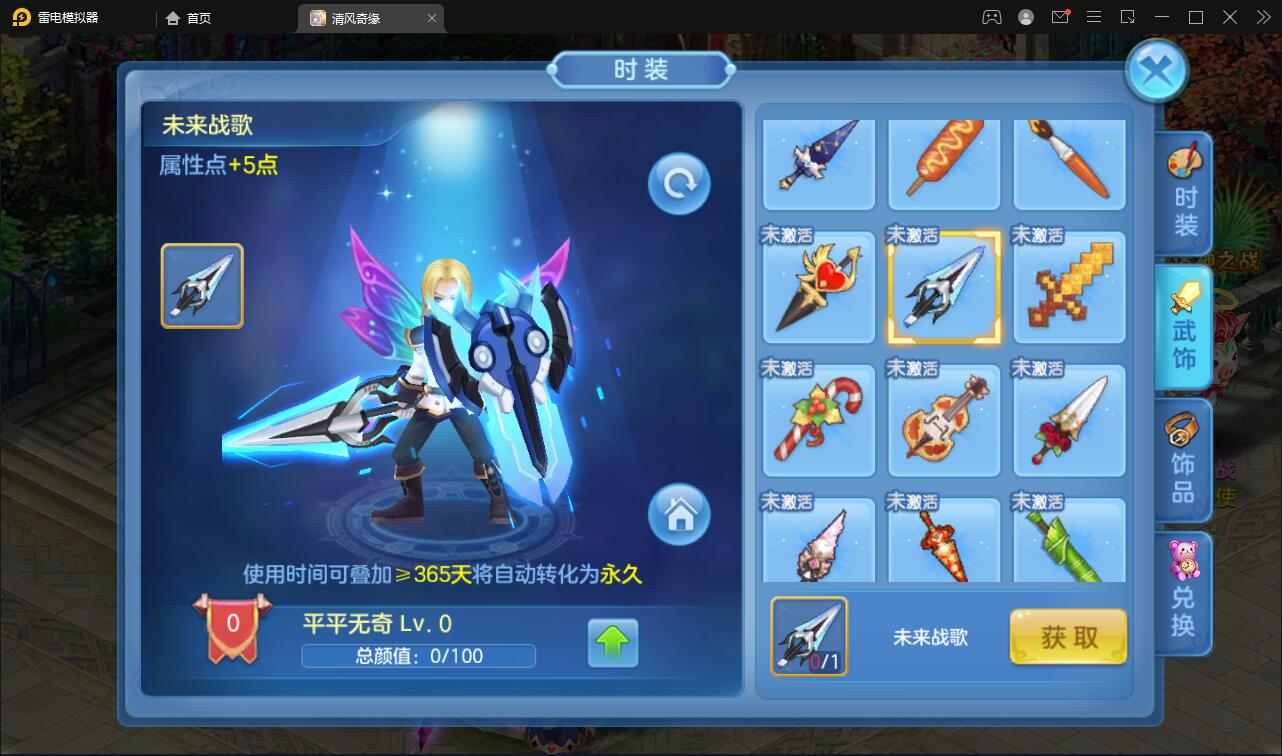Select the rose-hilted dagger weapon
The height and width of the screenshot is (756, 1282).
(x=1069, y=421)
